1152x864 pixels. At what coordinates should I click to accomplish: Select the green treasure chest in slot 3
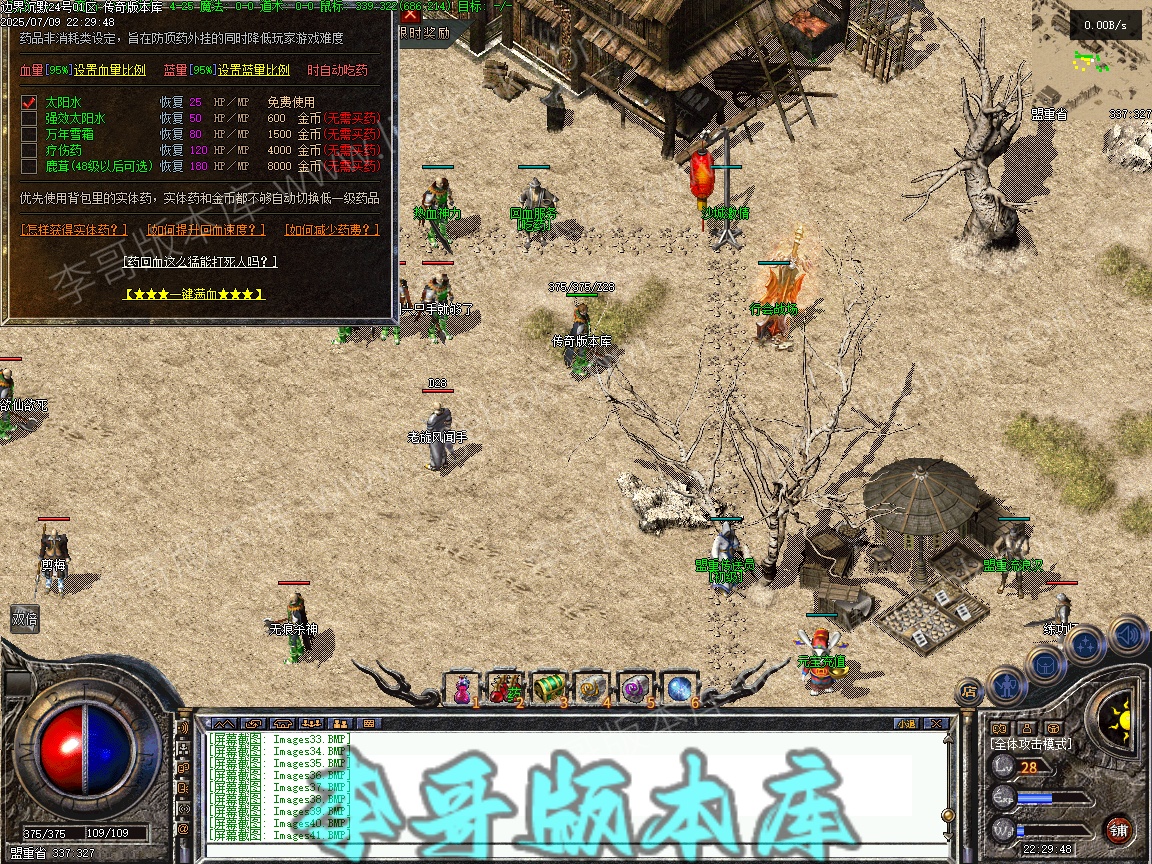[x=549, y=688]
